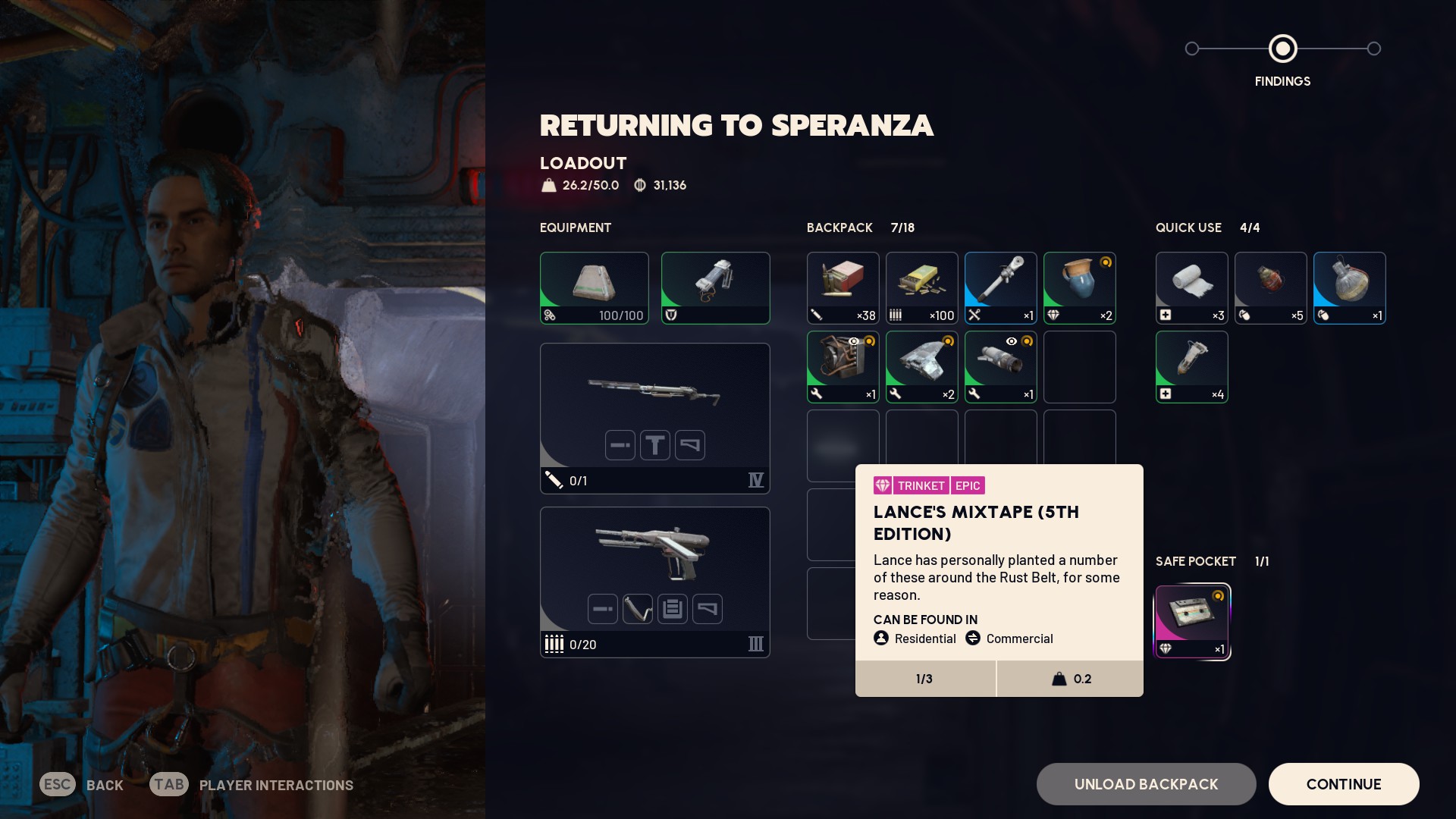Image resolution: width=1456 pixels, height=819 pixels.
Task: Continue to the next screen
Action: pos(1343,784)
